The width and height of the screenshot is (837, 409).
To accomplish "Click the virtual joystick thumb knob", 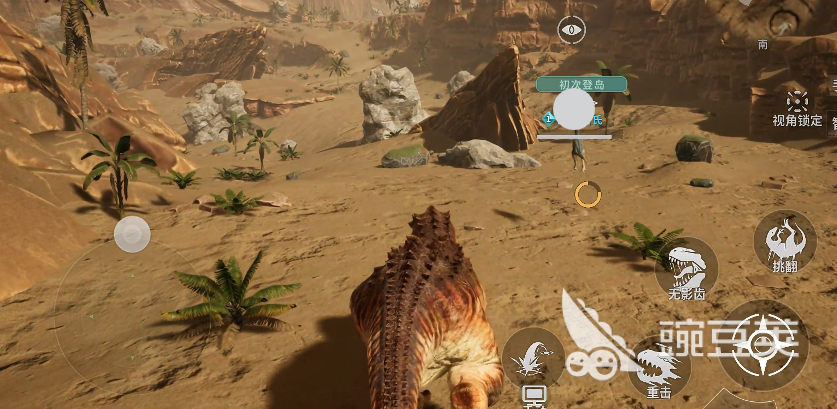I will point(132,236).
